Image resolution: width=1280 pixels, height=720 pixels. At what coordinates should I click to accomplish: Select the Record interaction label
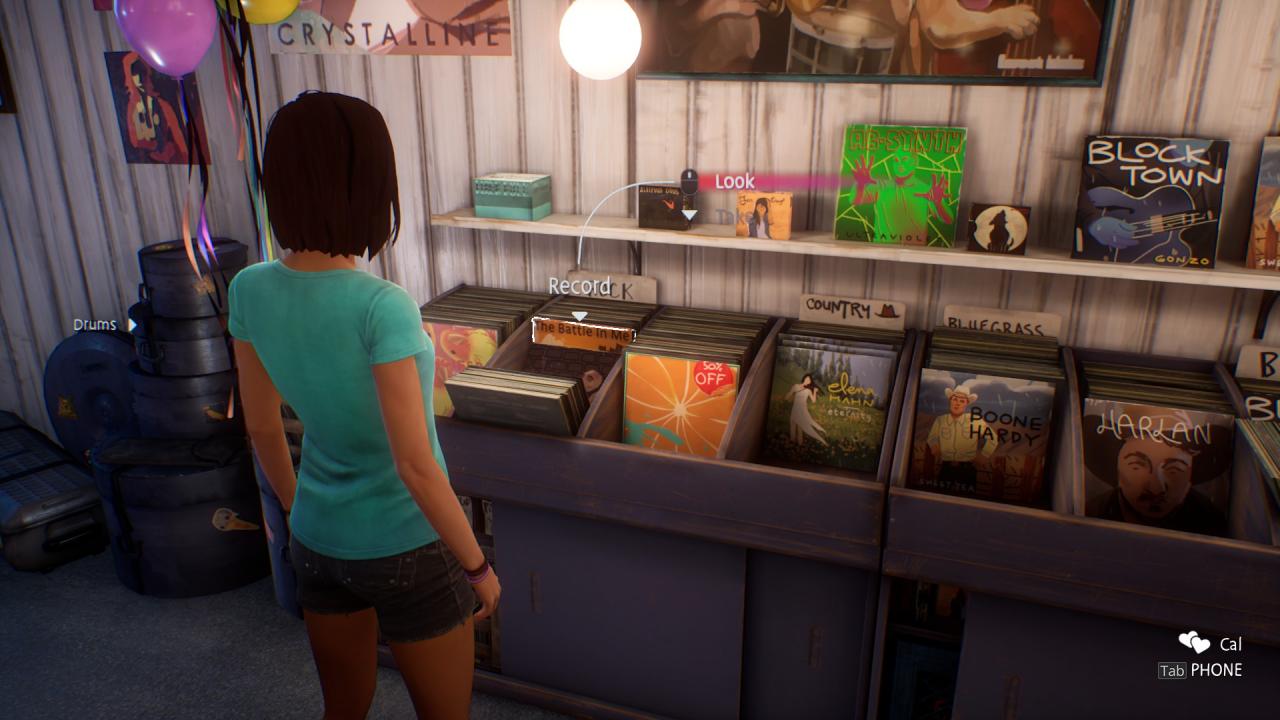point(579,286)
